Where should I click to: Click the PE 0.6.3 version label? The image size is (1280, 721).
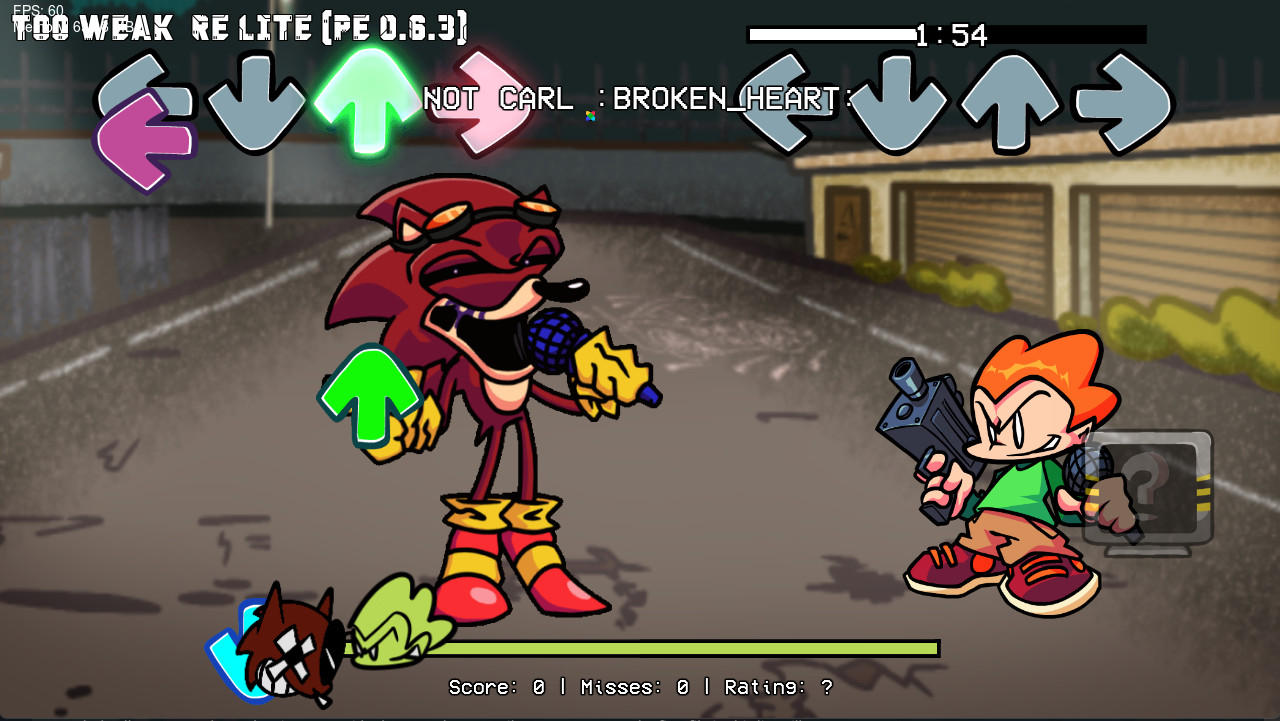[x=395, y=28]
